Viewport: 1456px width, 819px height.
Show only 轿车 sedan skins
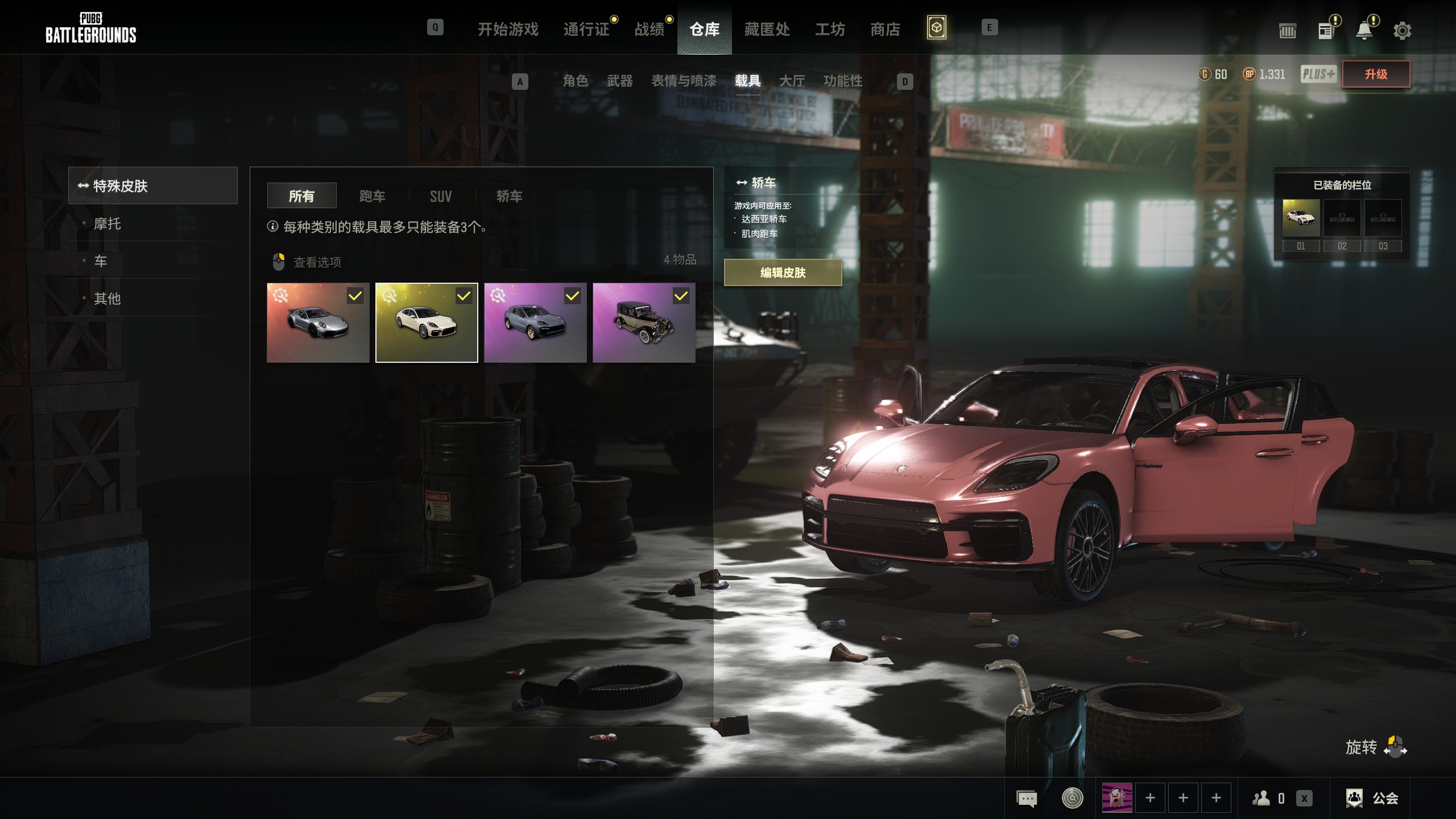tap(509, 196)
